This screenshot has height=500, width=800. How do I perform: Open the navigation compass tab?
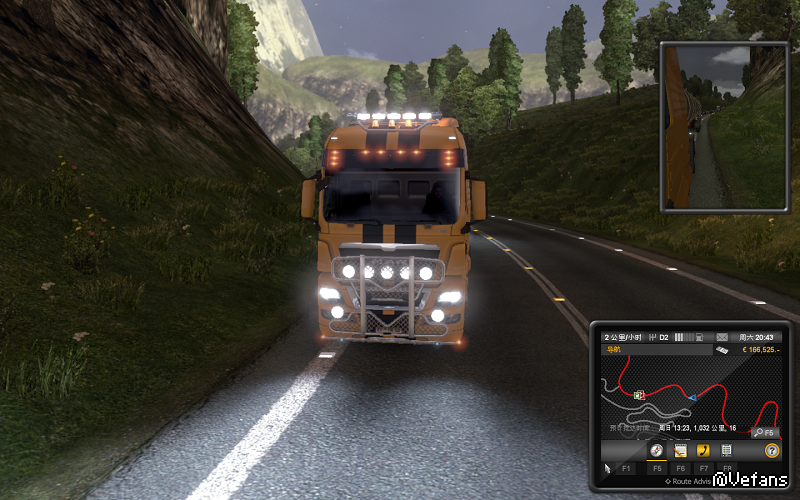click(656, 451)
